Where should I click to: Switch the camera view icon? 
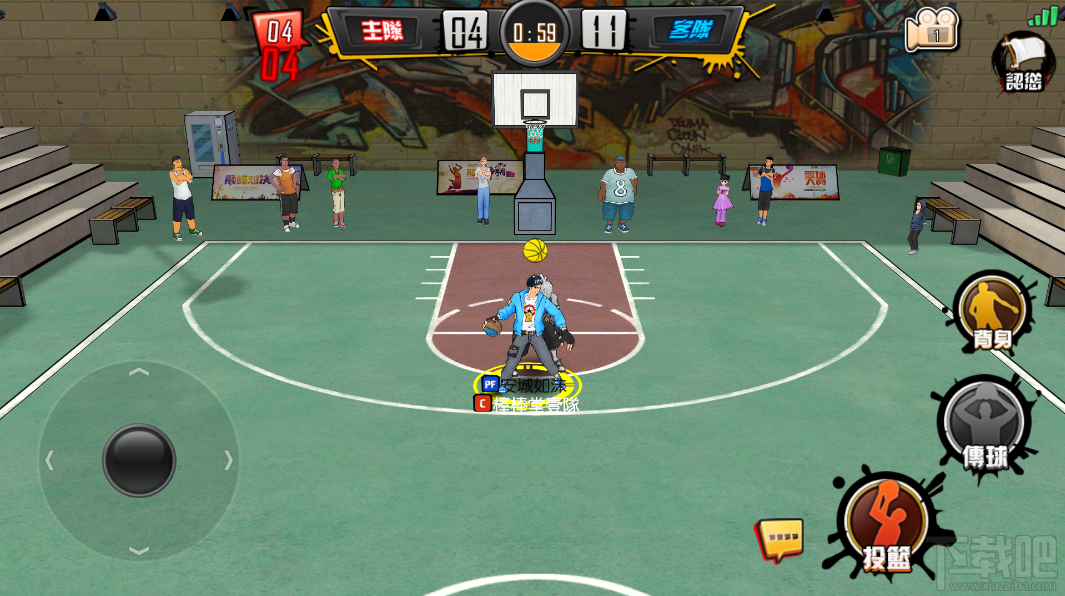[x=931, y=31]
